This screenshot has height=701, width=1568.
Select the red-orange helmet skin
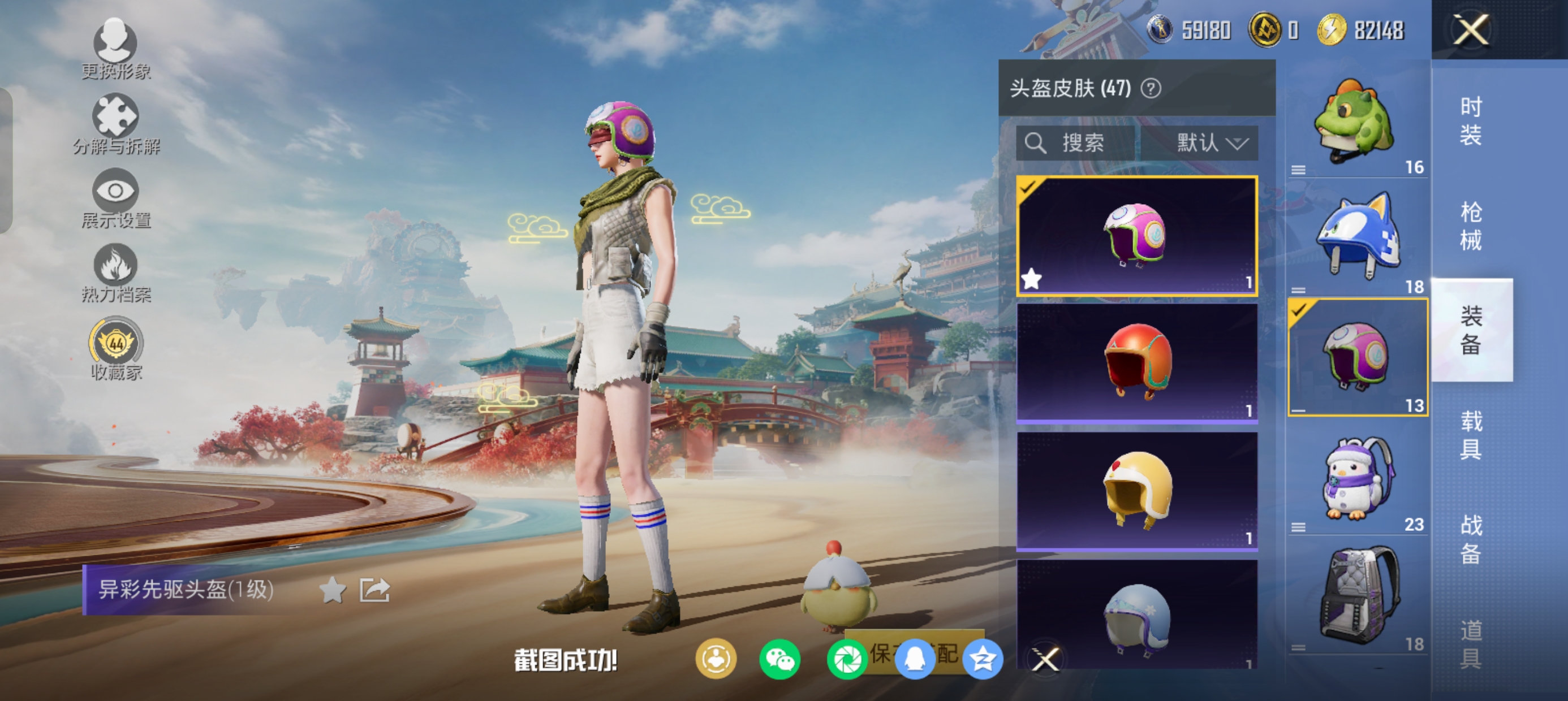1136,363
